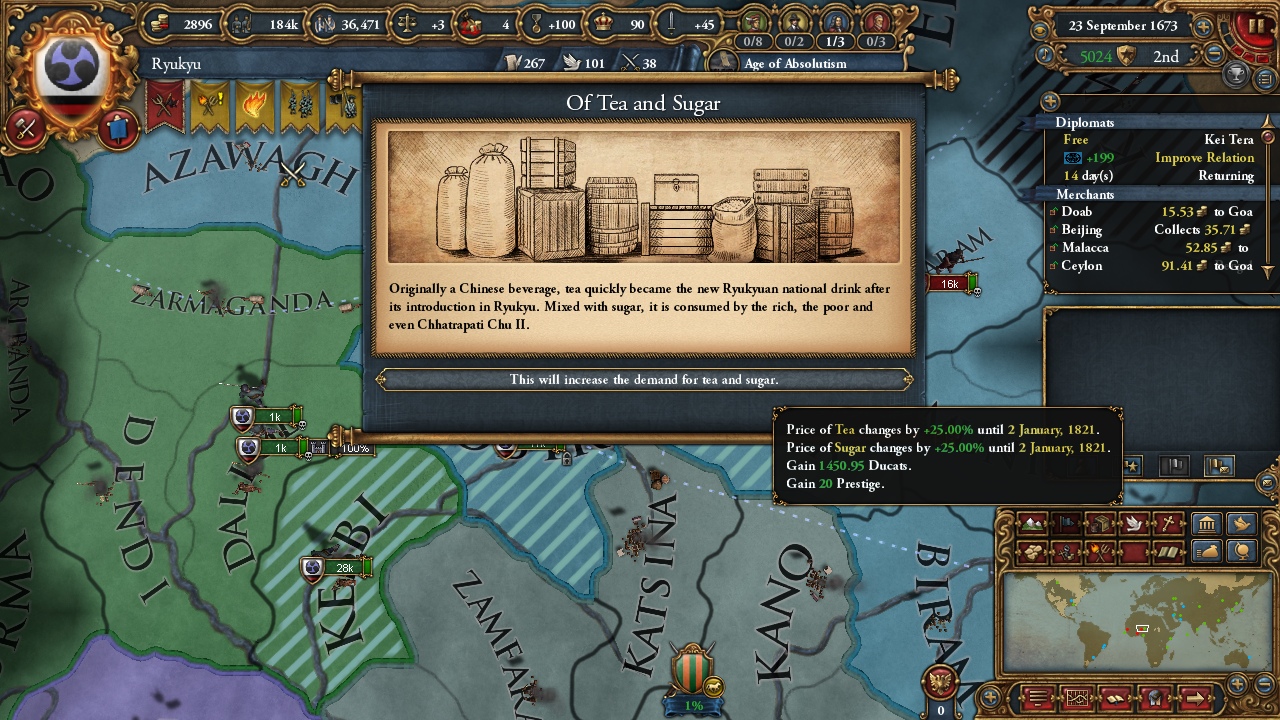
Task: Open the missions book icon
Action: pos(1115,698)
